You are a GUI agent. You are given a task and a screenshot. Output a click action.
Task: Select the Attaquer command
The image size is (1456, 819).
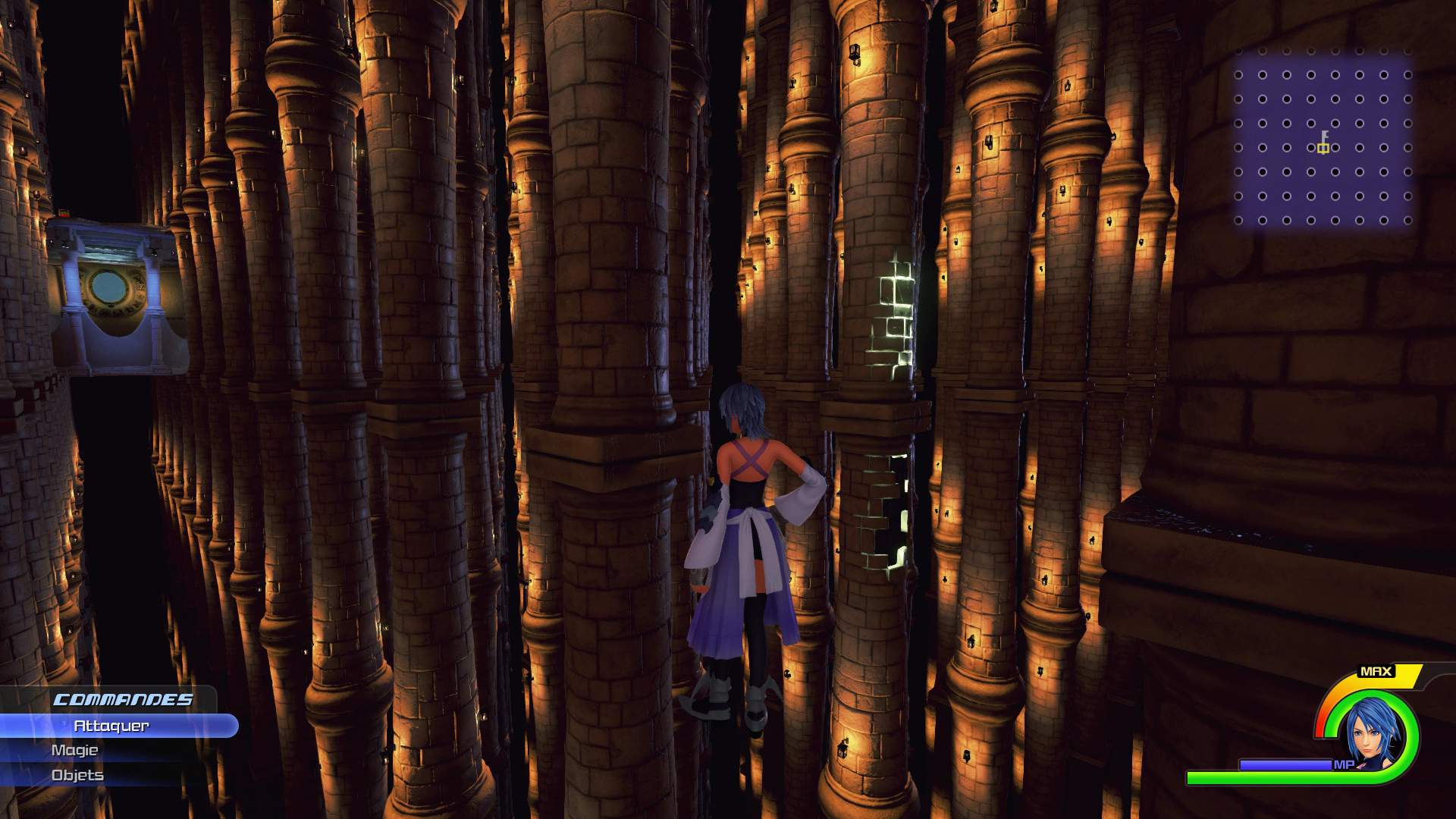(112, 726)
